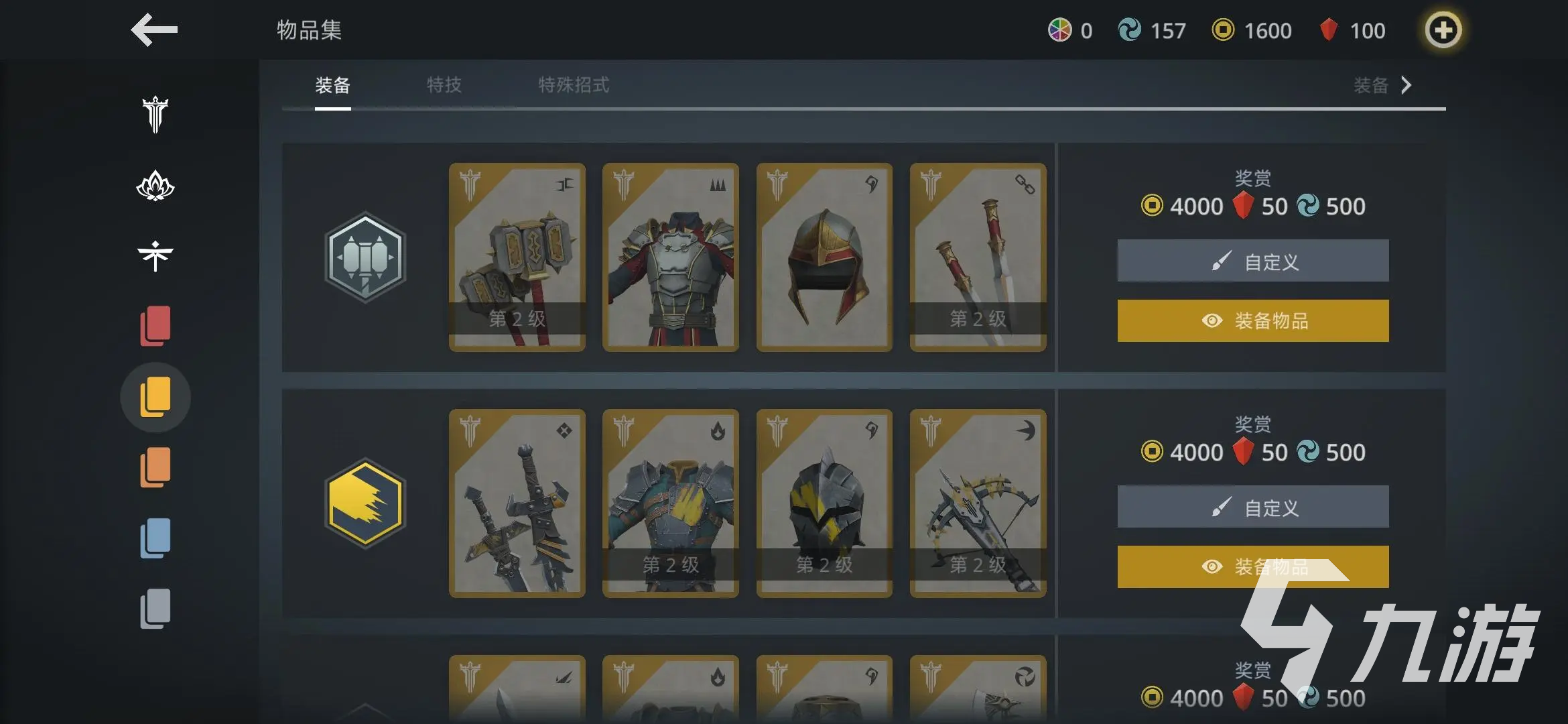Go back with the arrow button
Viewport: 1568px width, 724px height.
[x=154, y=30]
